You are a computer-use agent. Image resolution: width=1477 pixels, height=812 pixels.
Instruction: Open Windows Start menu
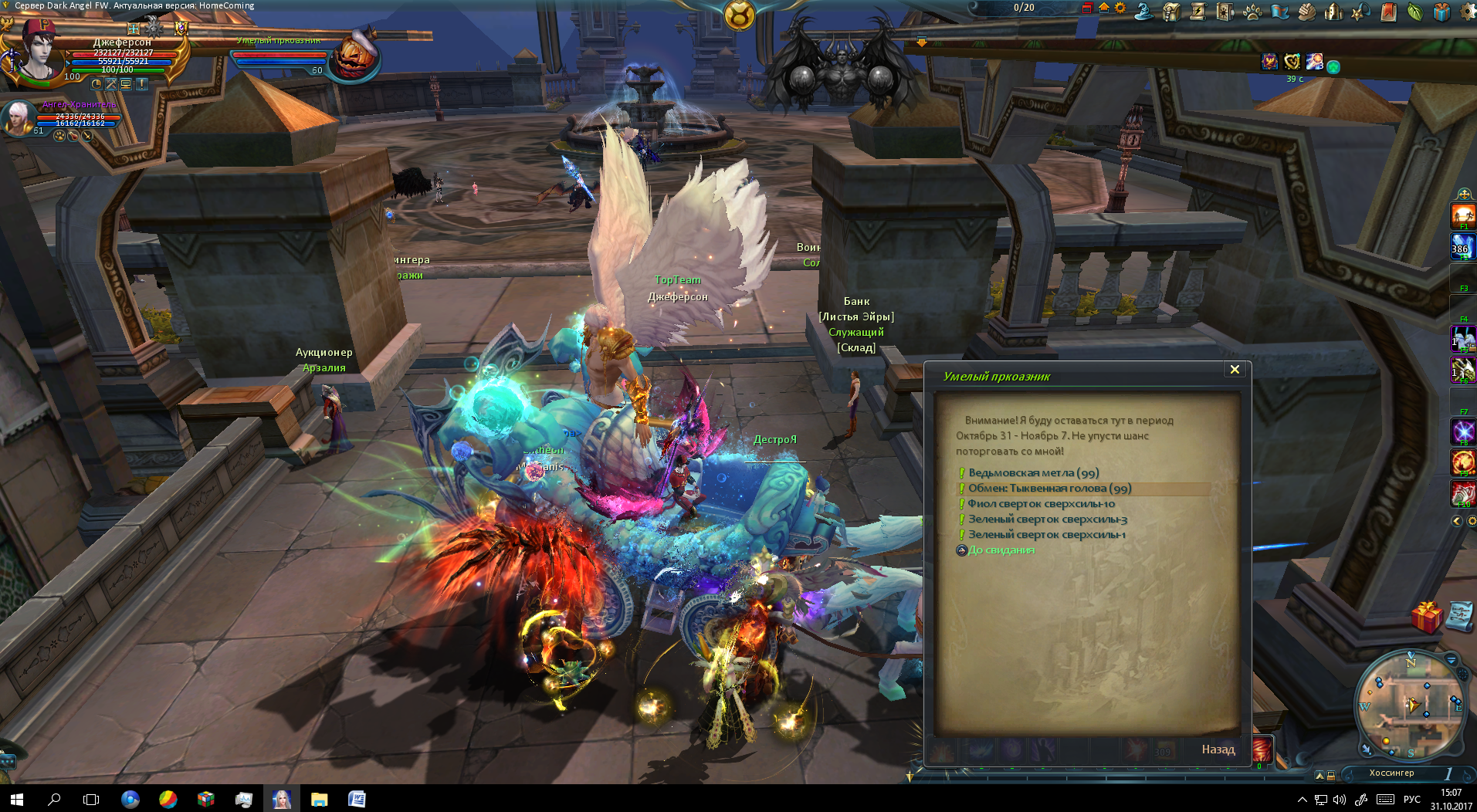click(16, 800)
